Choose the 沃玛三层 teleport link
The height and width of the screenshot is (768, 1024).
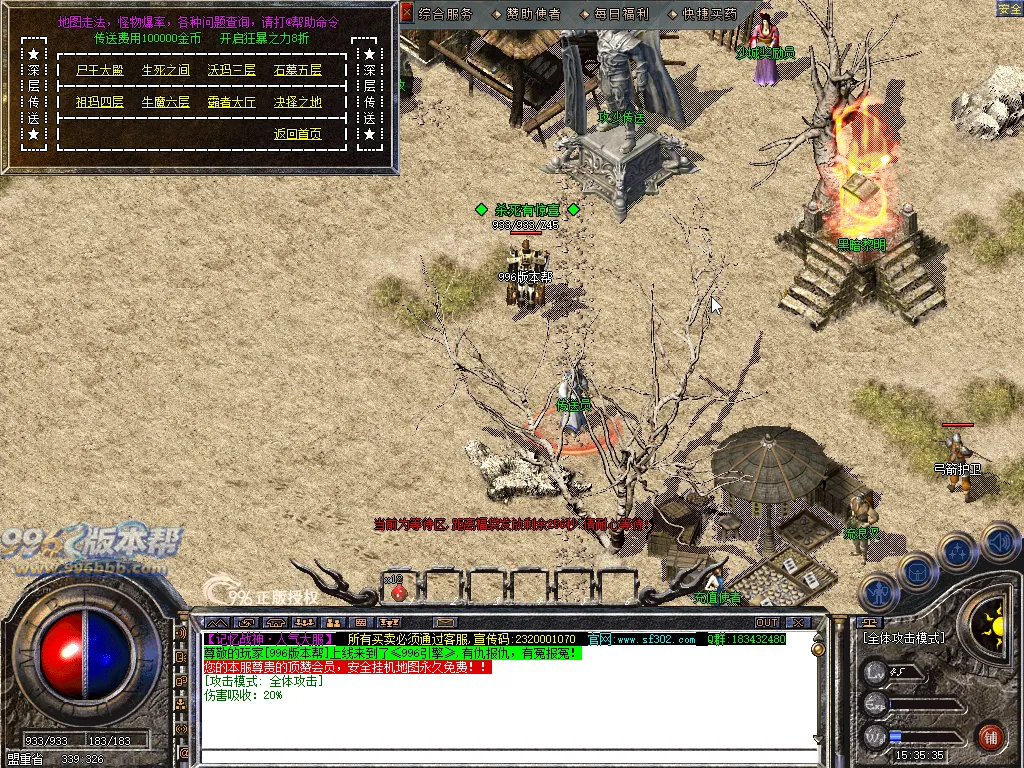tap(231, 71)
